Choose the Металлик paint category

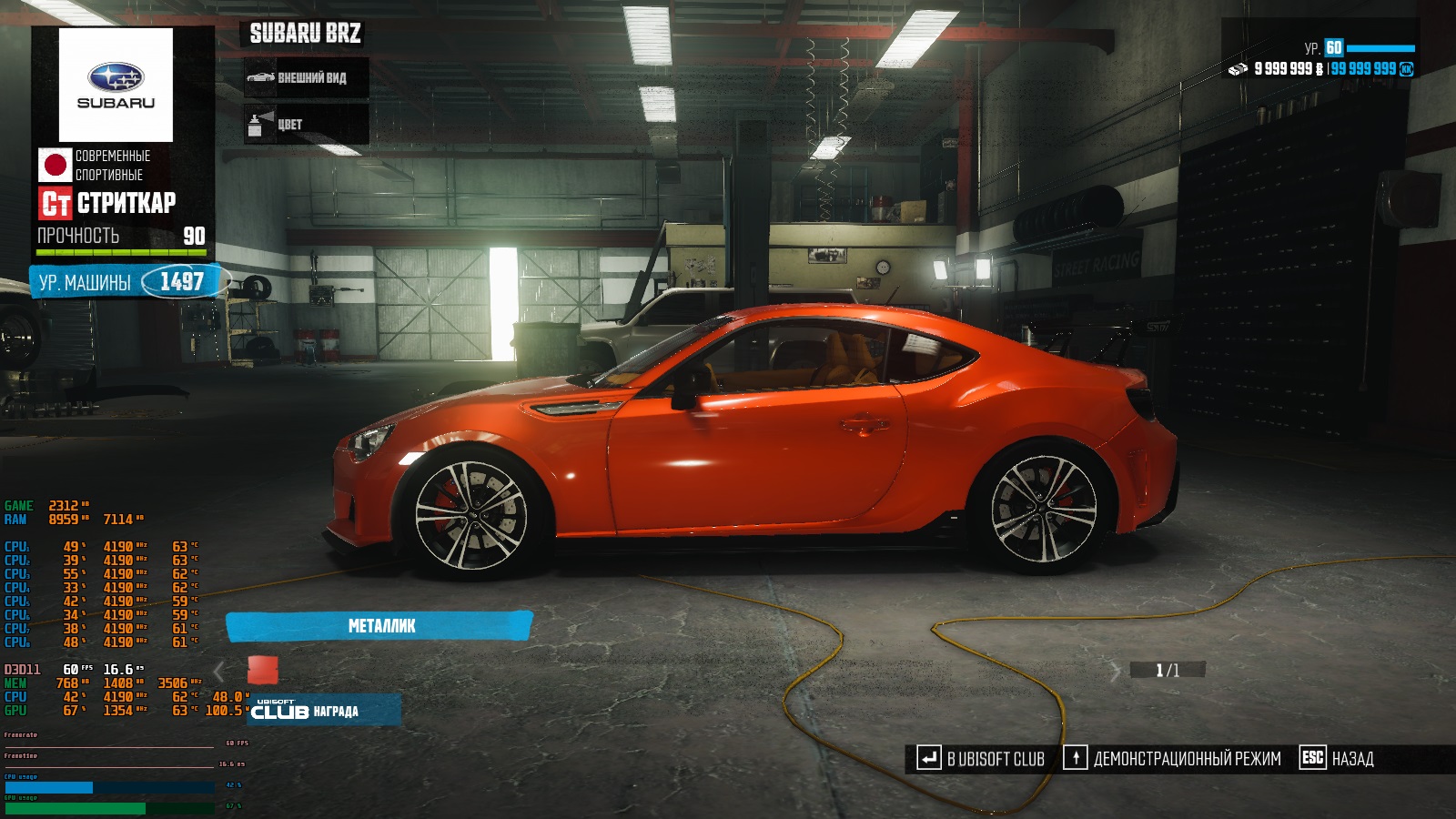point(379,626)
